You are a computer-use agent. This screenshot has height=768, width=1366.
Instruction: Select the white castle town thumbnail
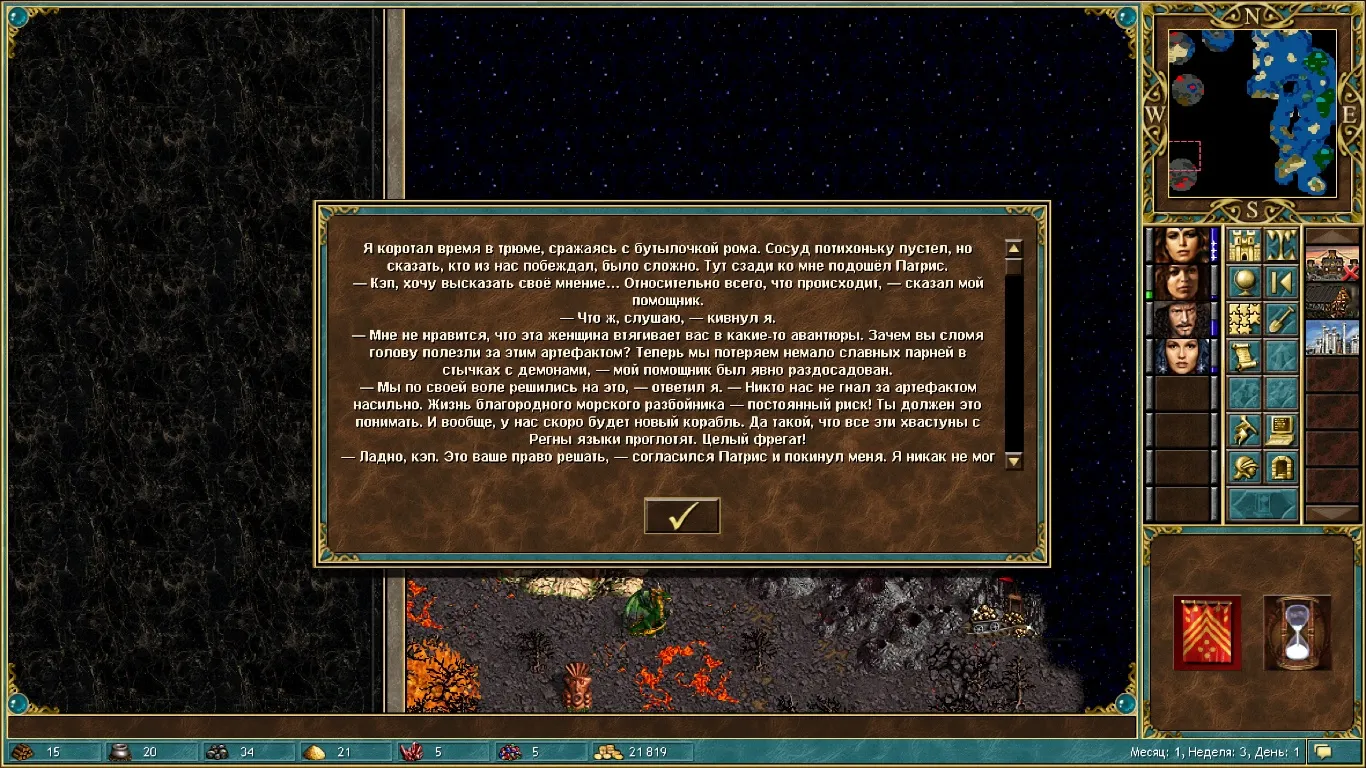1332,337
